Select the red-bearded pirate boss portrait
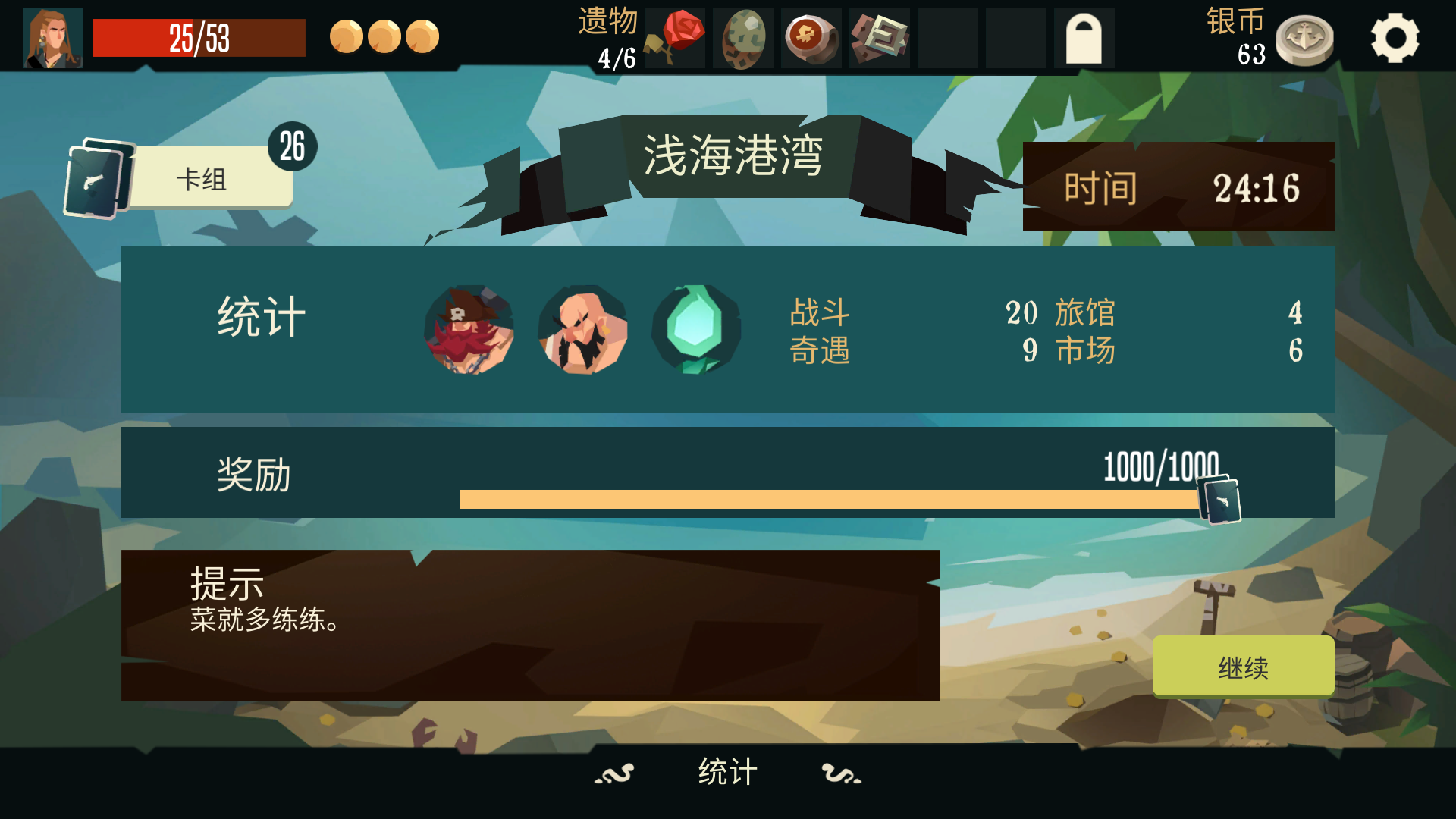This screenshot has height=819, width=1456. (x=469, y=330)
